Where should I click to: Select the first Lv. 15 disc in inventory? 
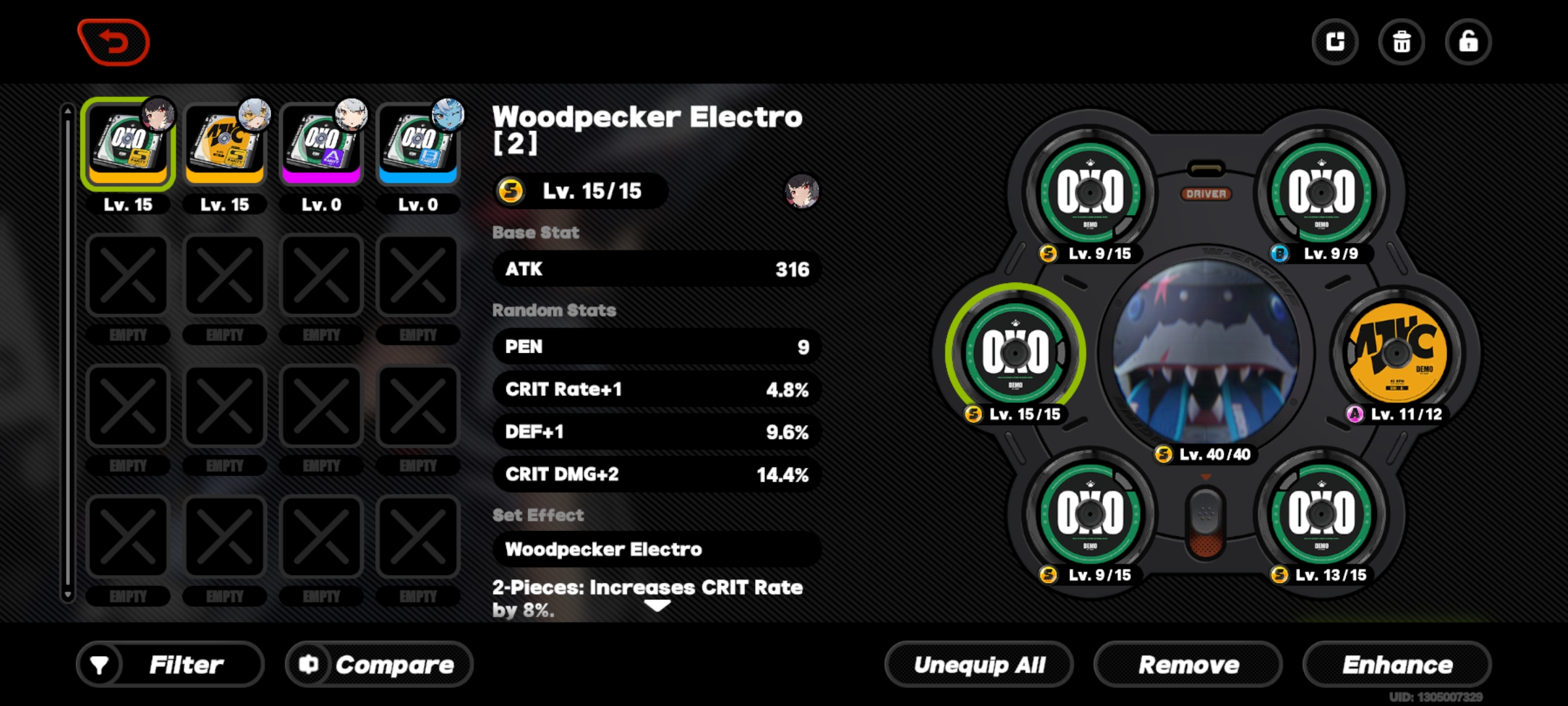tap(128, 143)
